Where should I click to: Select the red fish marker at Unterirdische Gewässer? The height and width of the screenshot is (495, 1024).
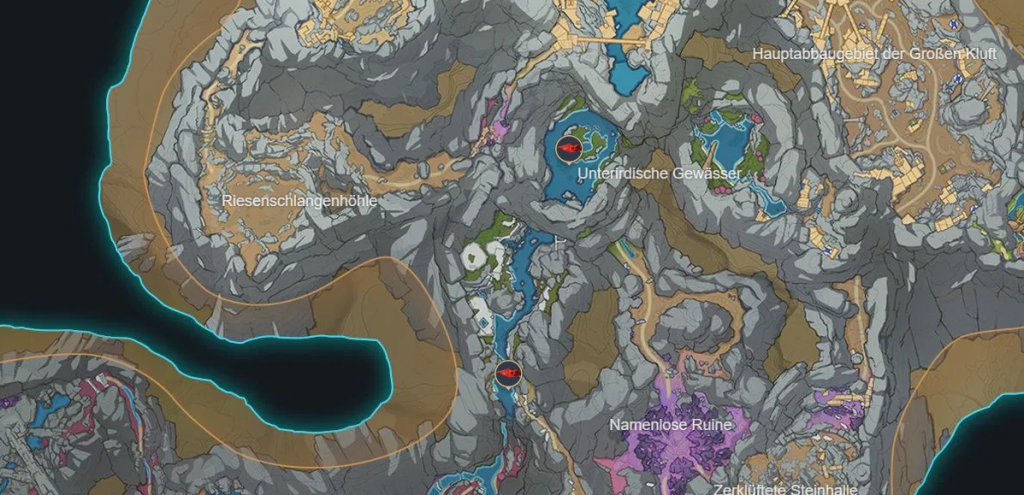tap(569, 148)
